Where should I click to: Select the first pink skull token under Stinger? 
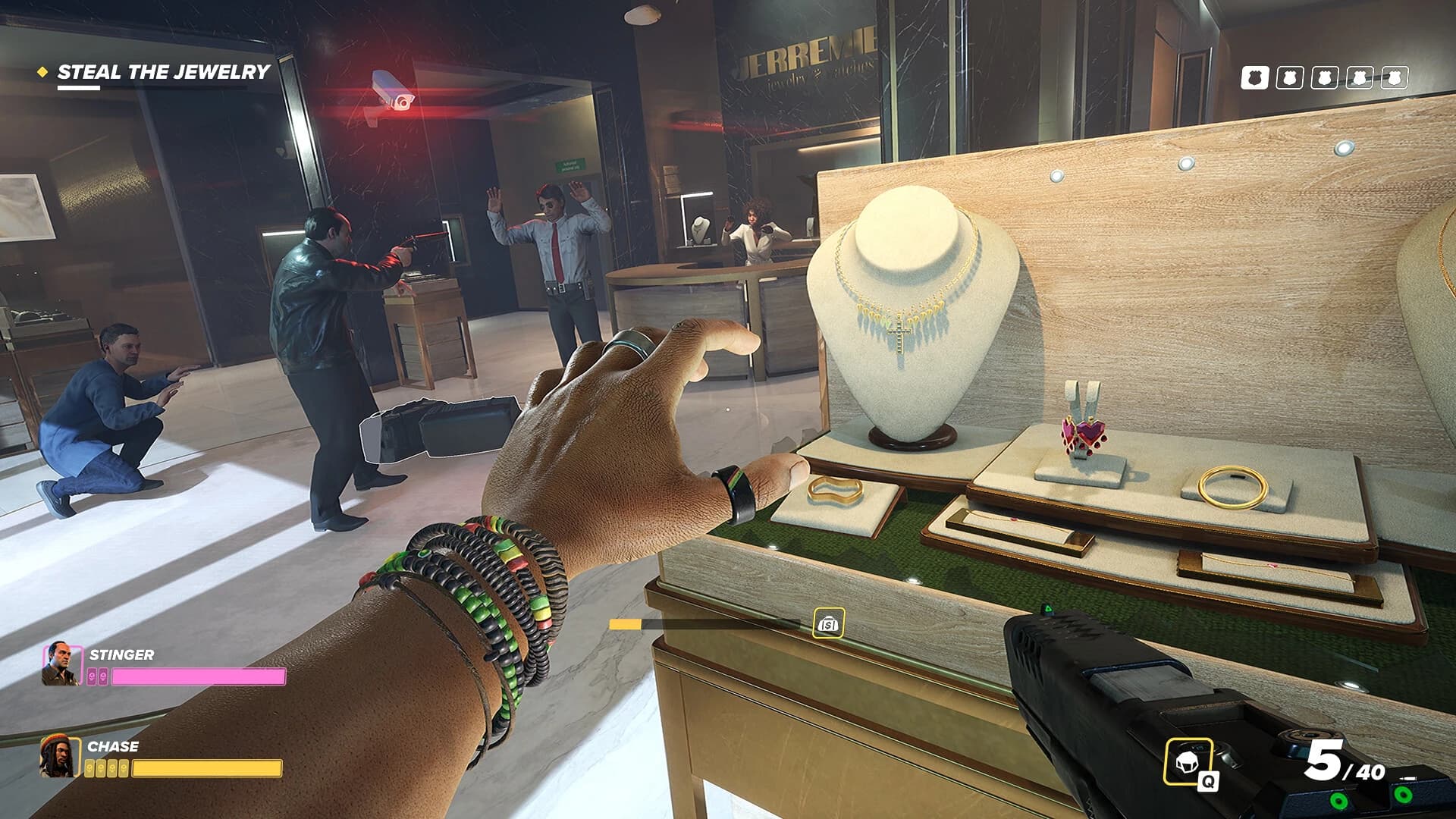(x=93, y=676)
